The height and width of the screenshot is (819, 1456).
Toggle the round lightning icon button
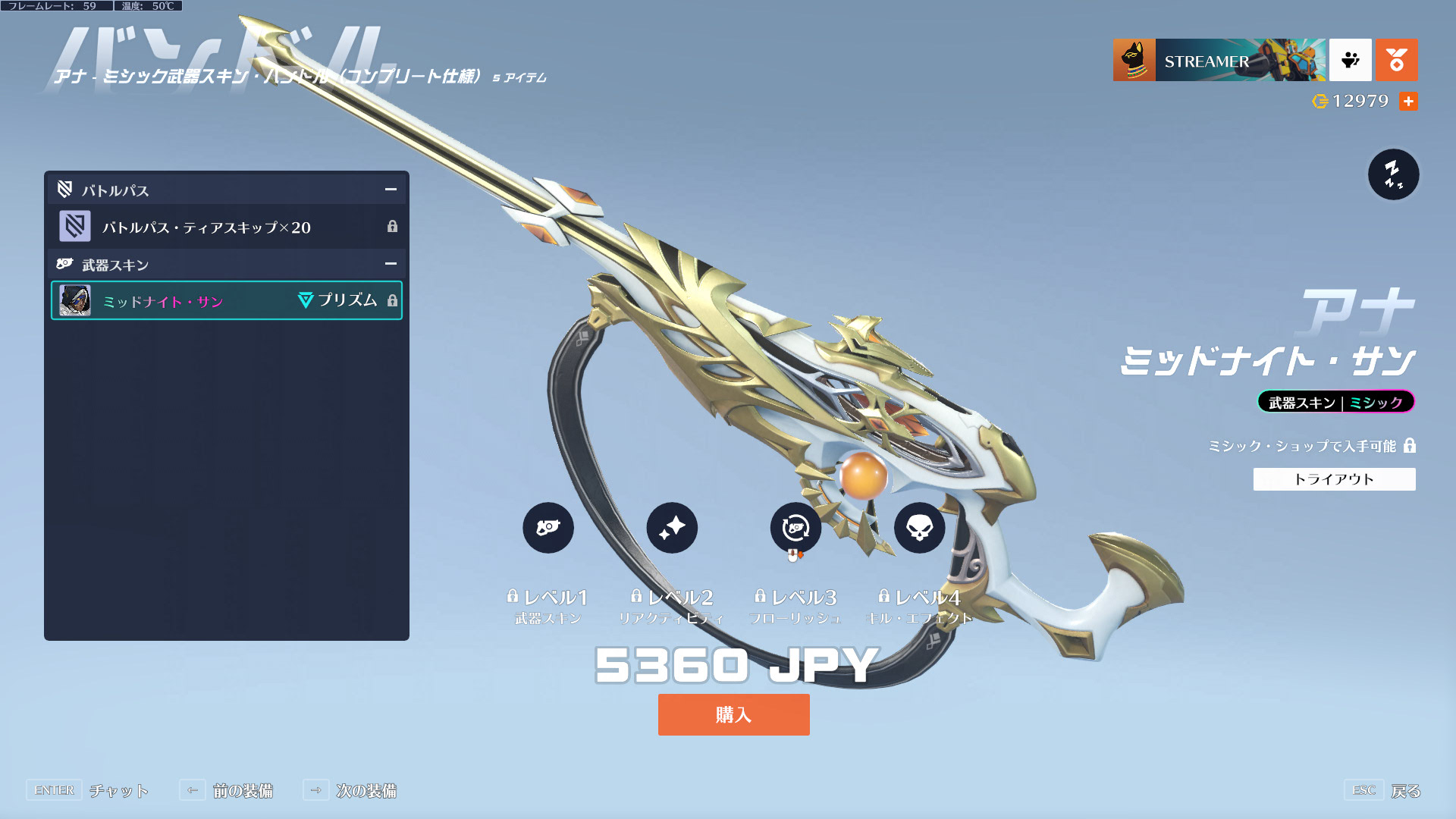tap(1393, 174)
